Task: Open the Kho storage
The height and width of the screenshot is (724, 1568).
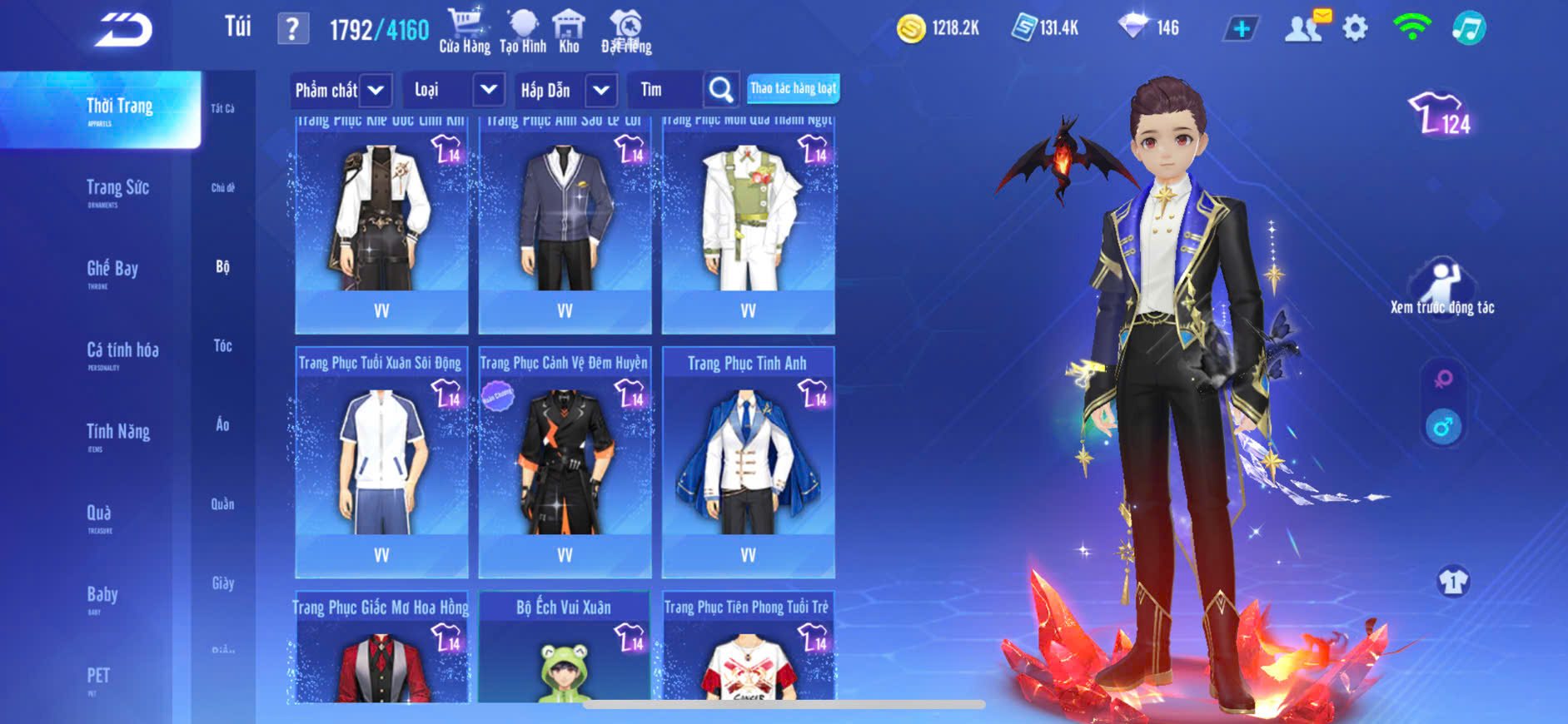Action: pyautogui.click(x=569, y=31)
